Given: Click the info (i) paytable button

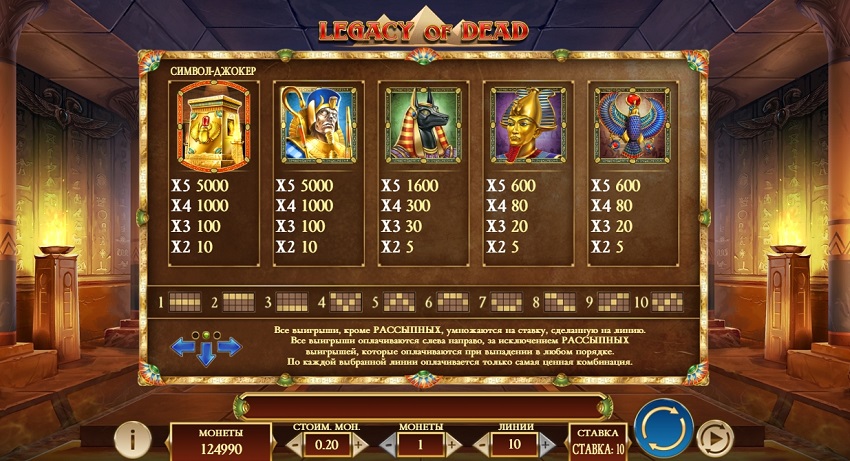Looking at the screenshot, I should [133, 438].
